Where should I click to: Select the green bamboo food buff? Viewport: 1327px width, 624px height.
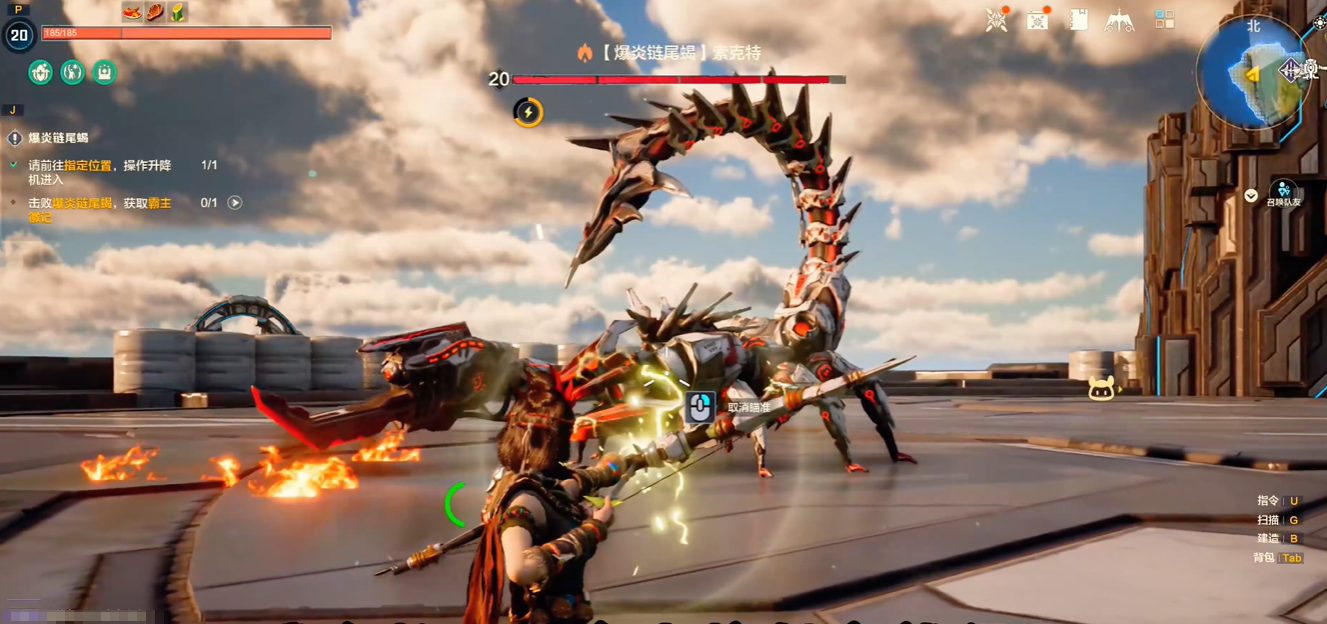(x=178, y=12)
